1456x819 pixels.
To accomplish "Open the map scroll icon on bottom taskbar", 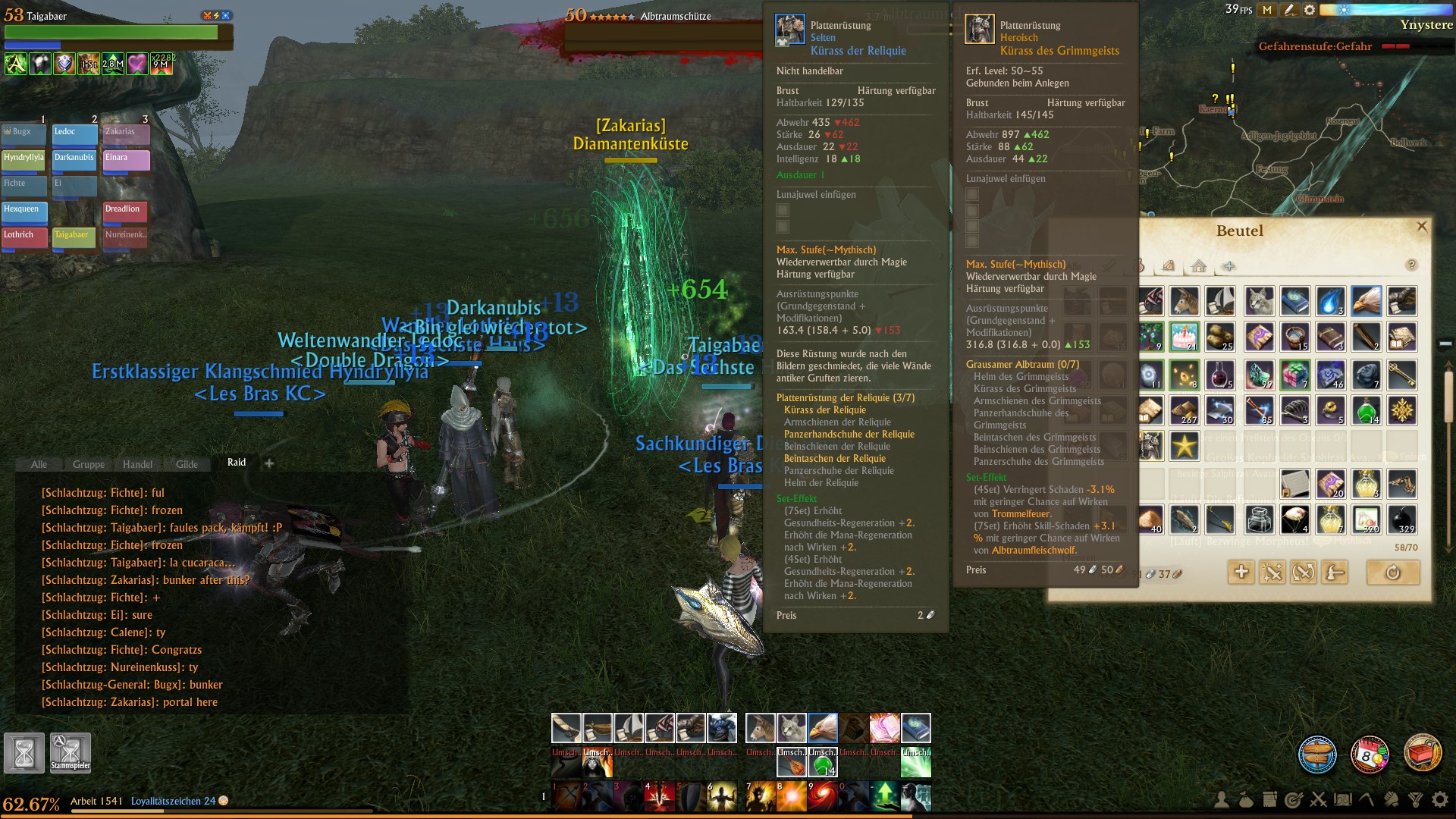I will [x=1343, y=800].
